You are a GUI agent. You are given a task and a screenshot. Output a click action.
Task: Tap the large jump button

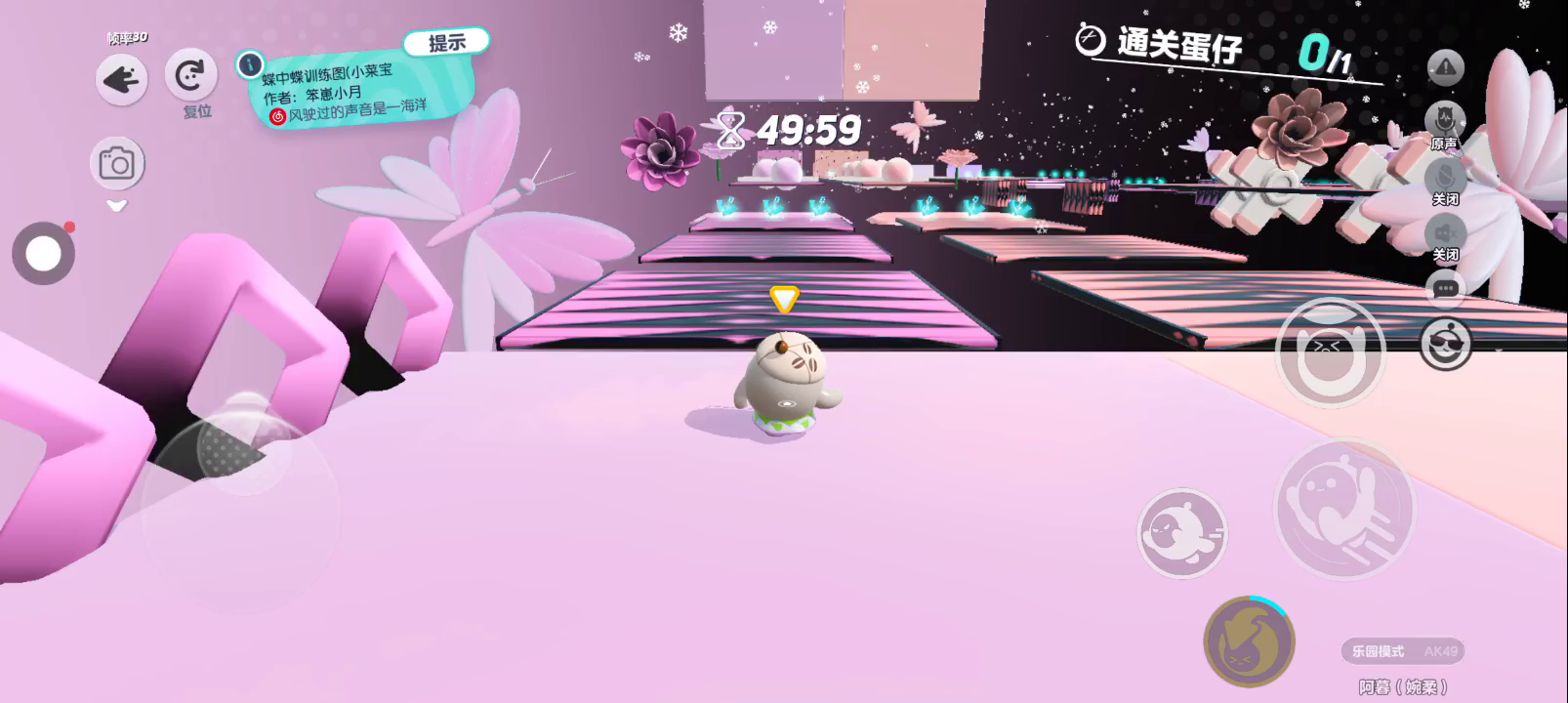click(1343, 508)
